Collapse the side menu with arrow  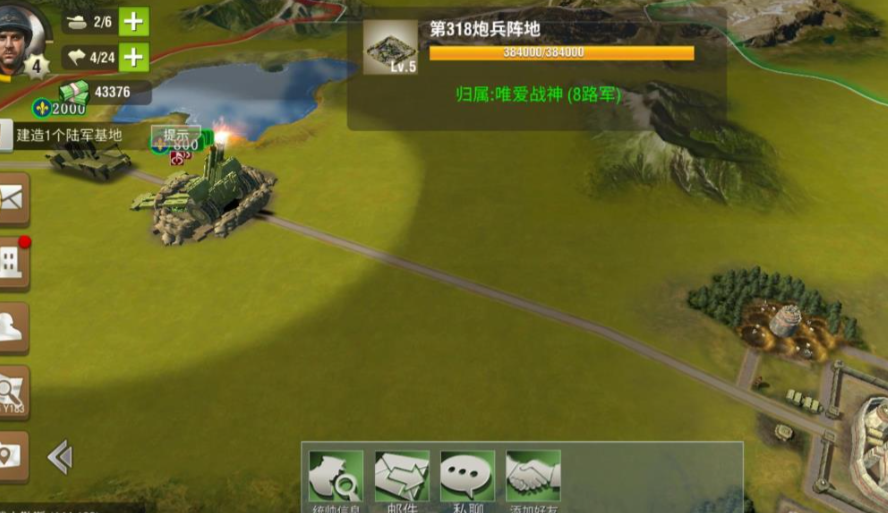coord(60,457)
